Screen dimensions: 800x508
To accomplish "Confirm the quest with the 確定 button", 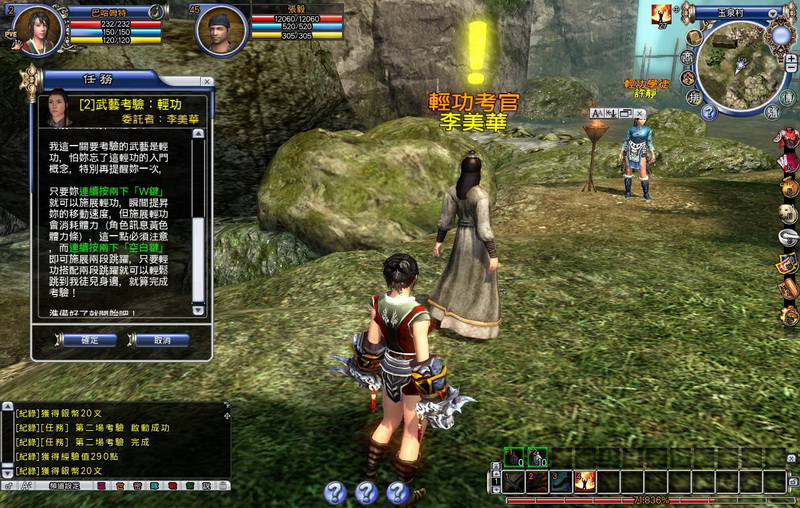I will [87, 340].
